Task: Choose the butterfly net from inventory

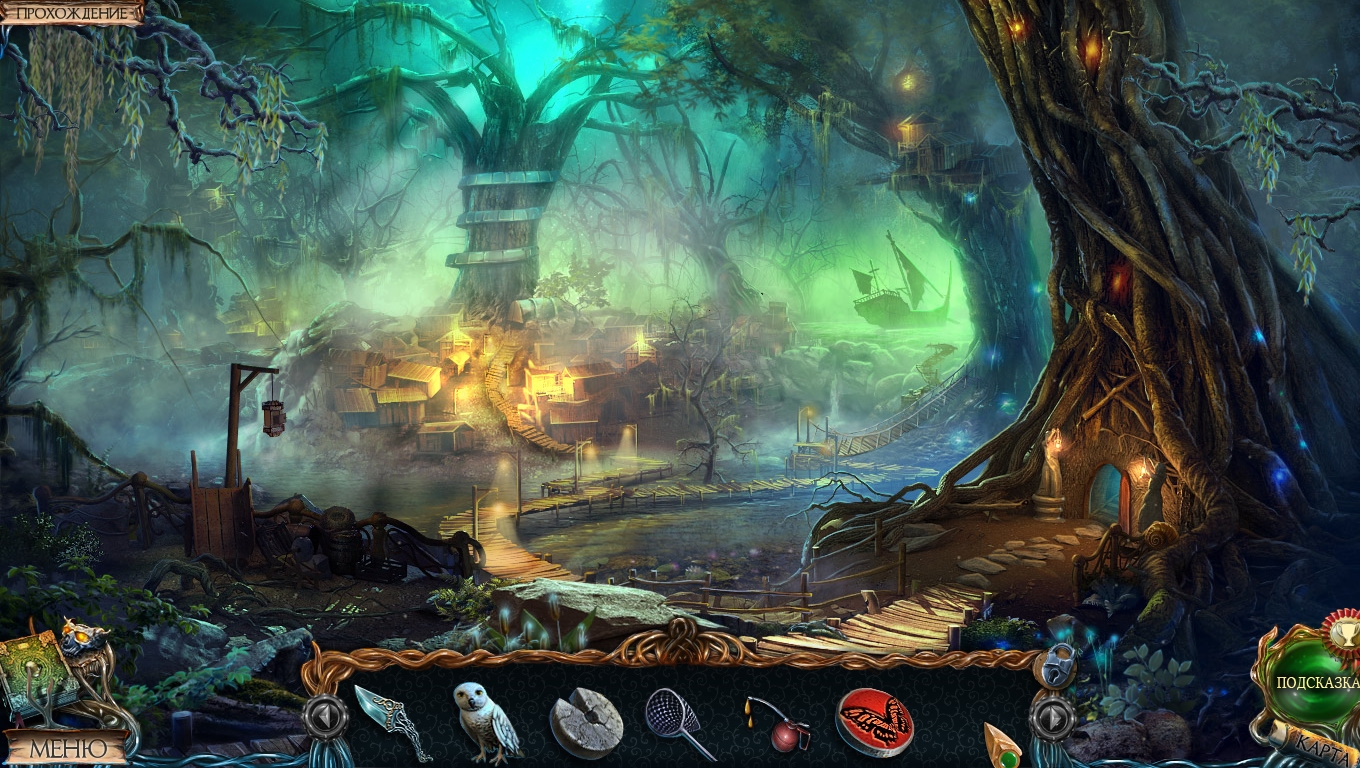Action: (677, 722)
